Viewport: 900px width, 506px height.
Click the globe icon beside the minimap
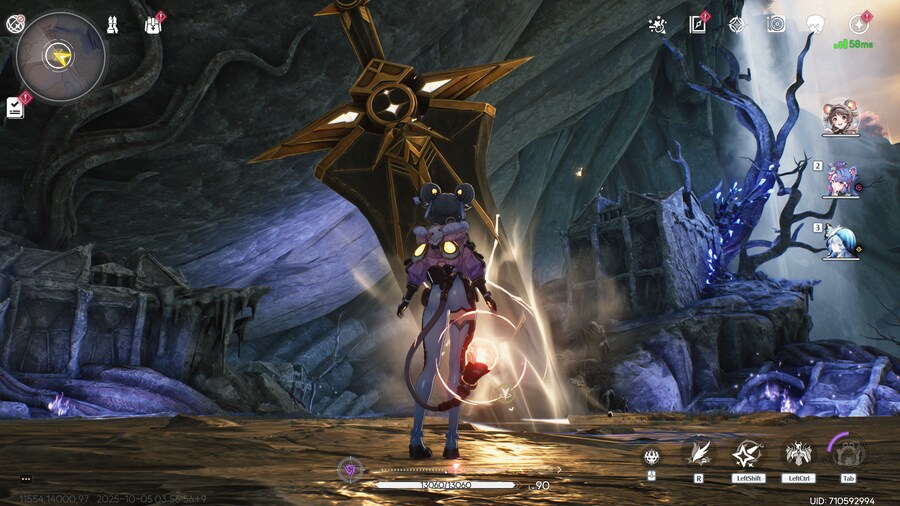(15, 24)
